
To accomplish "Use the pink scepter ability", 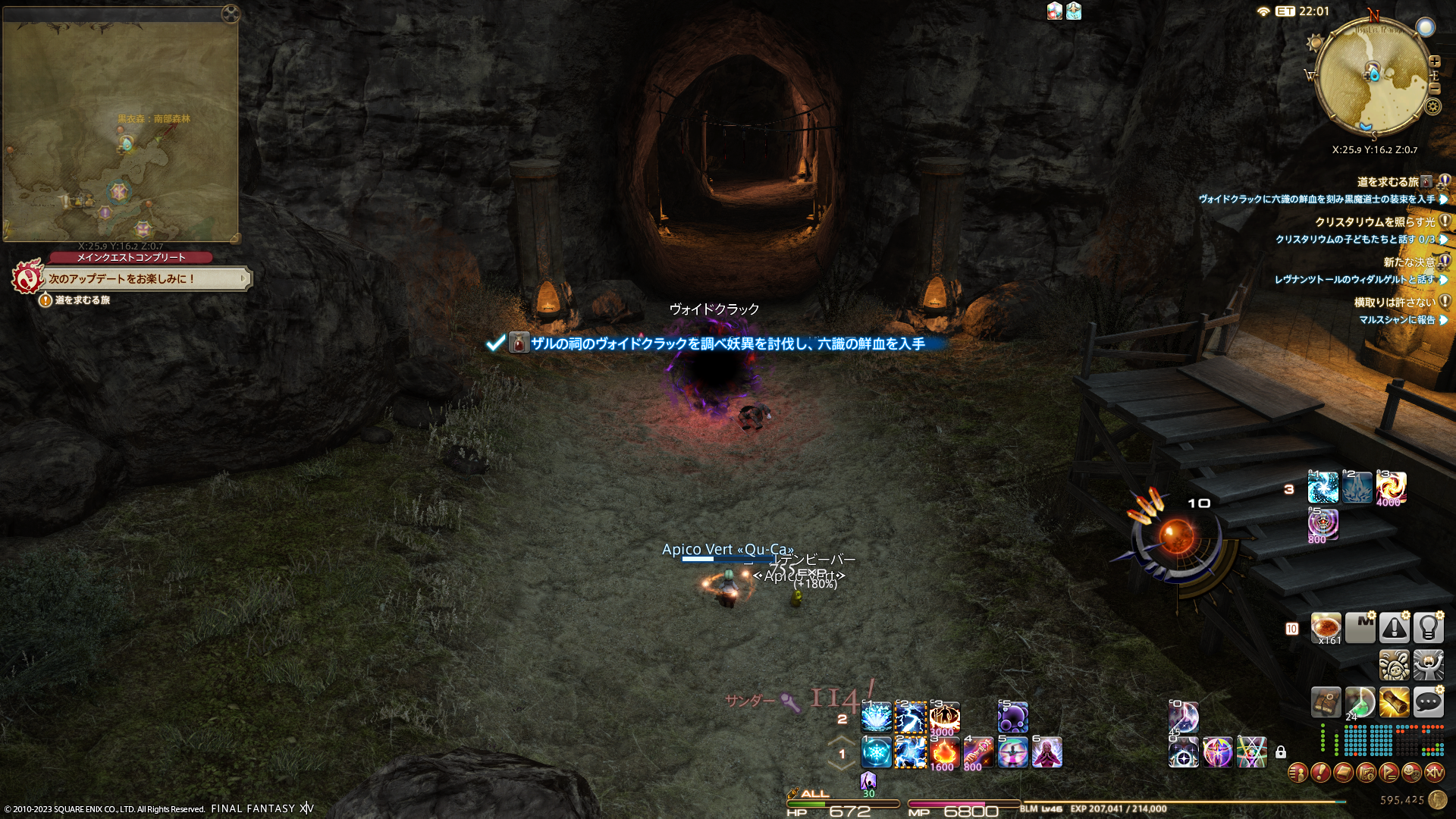I will [978, 752].
